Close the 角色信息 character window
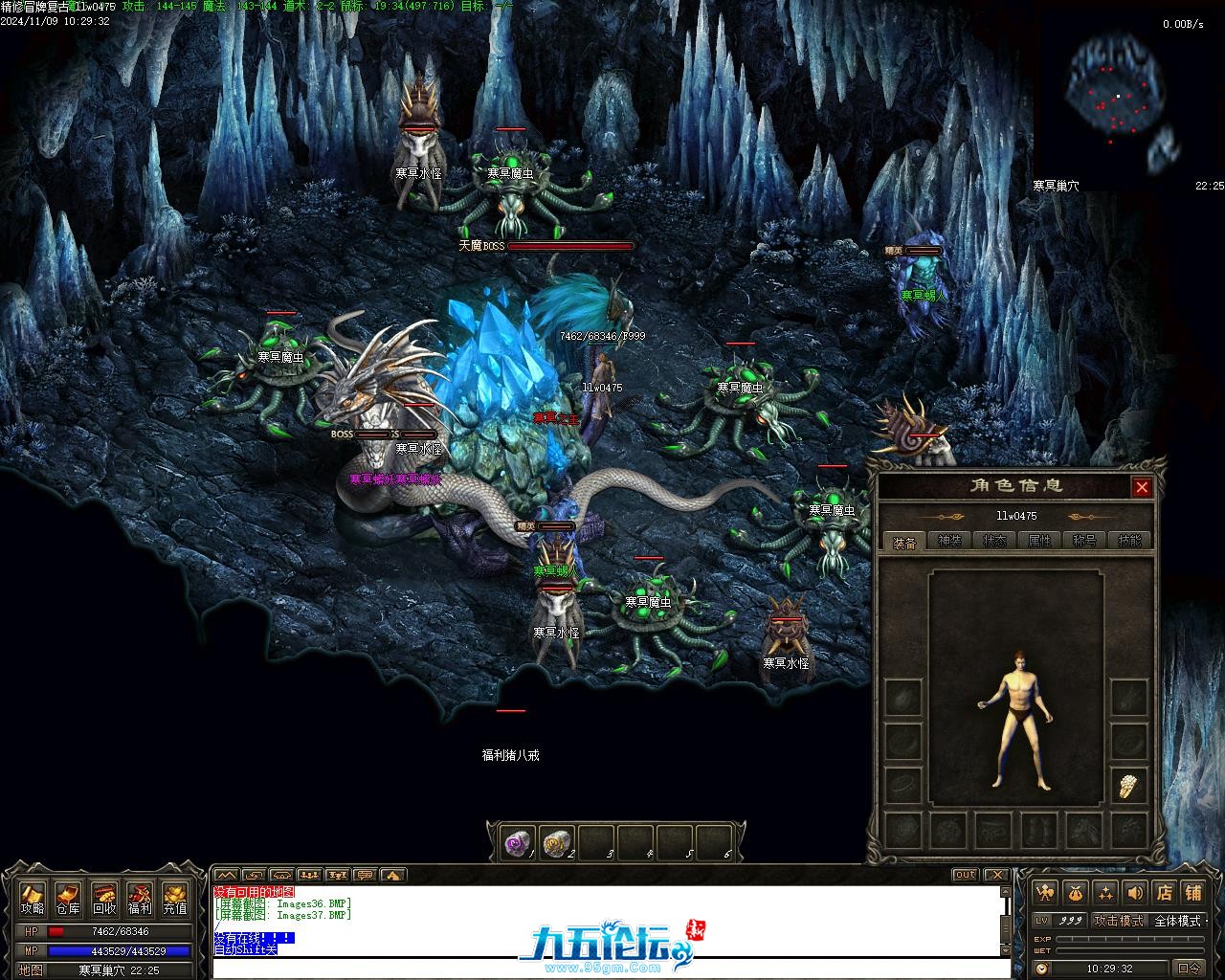1225x980 pixels. (1142, 487)
